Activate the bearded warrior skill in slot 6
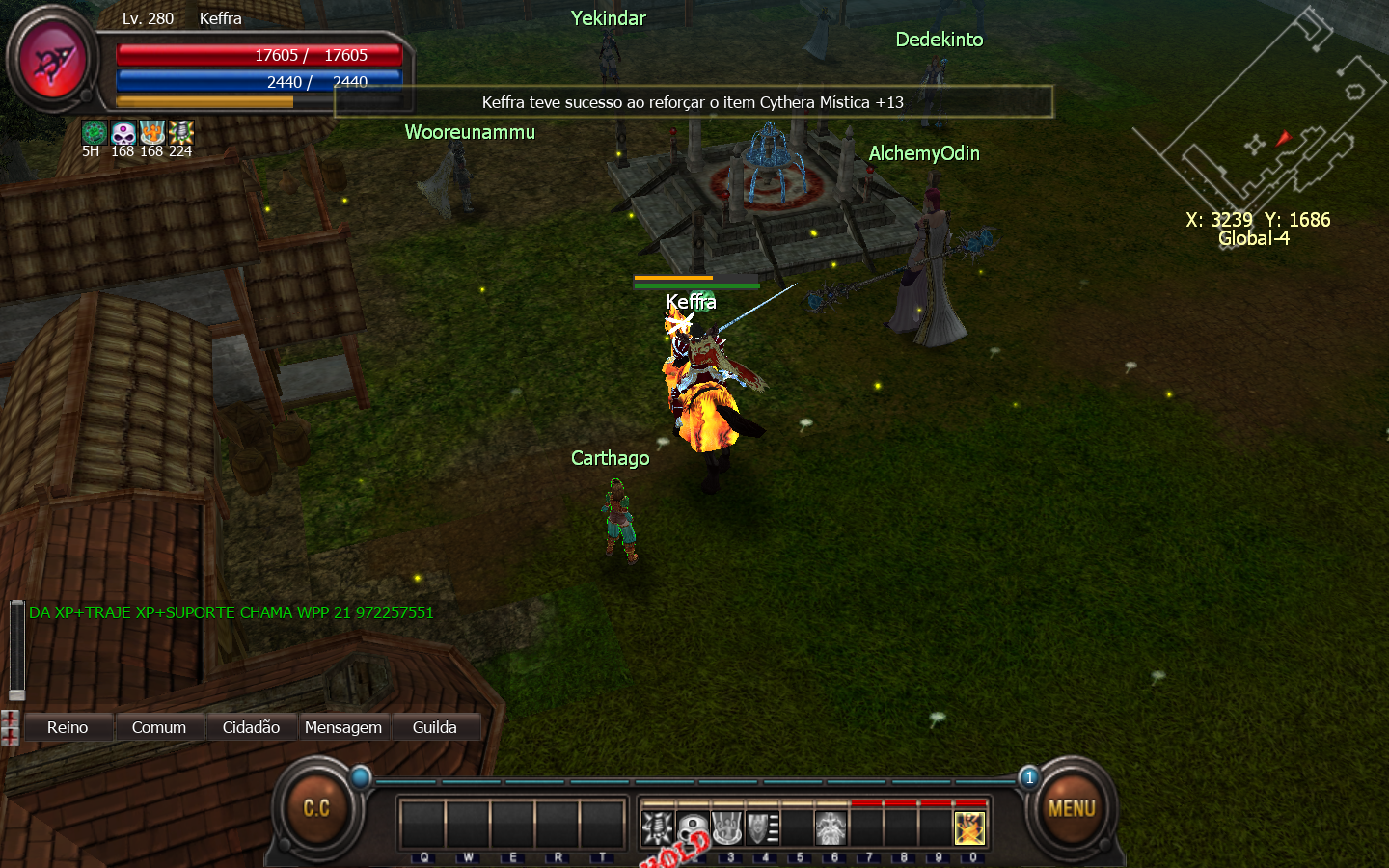This screenshot has height=868, width=1389. tap(831, 827)
